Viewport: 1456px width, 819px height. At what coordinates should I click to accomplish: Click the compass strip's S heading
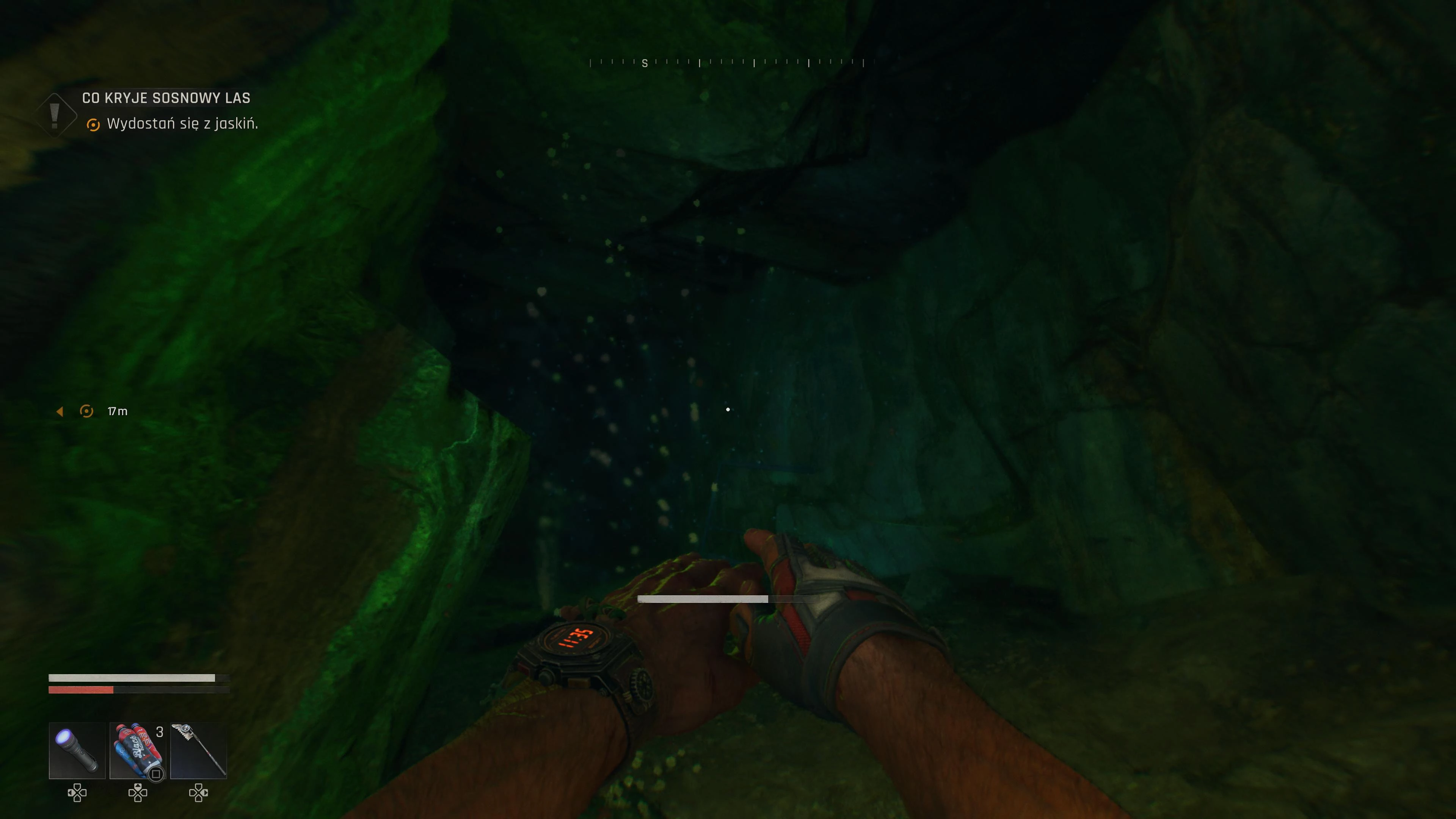(644, 63)
